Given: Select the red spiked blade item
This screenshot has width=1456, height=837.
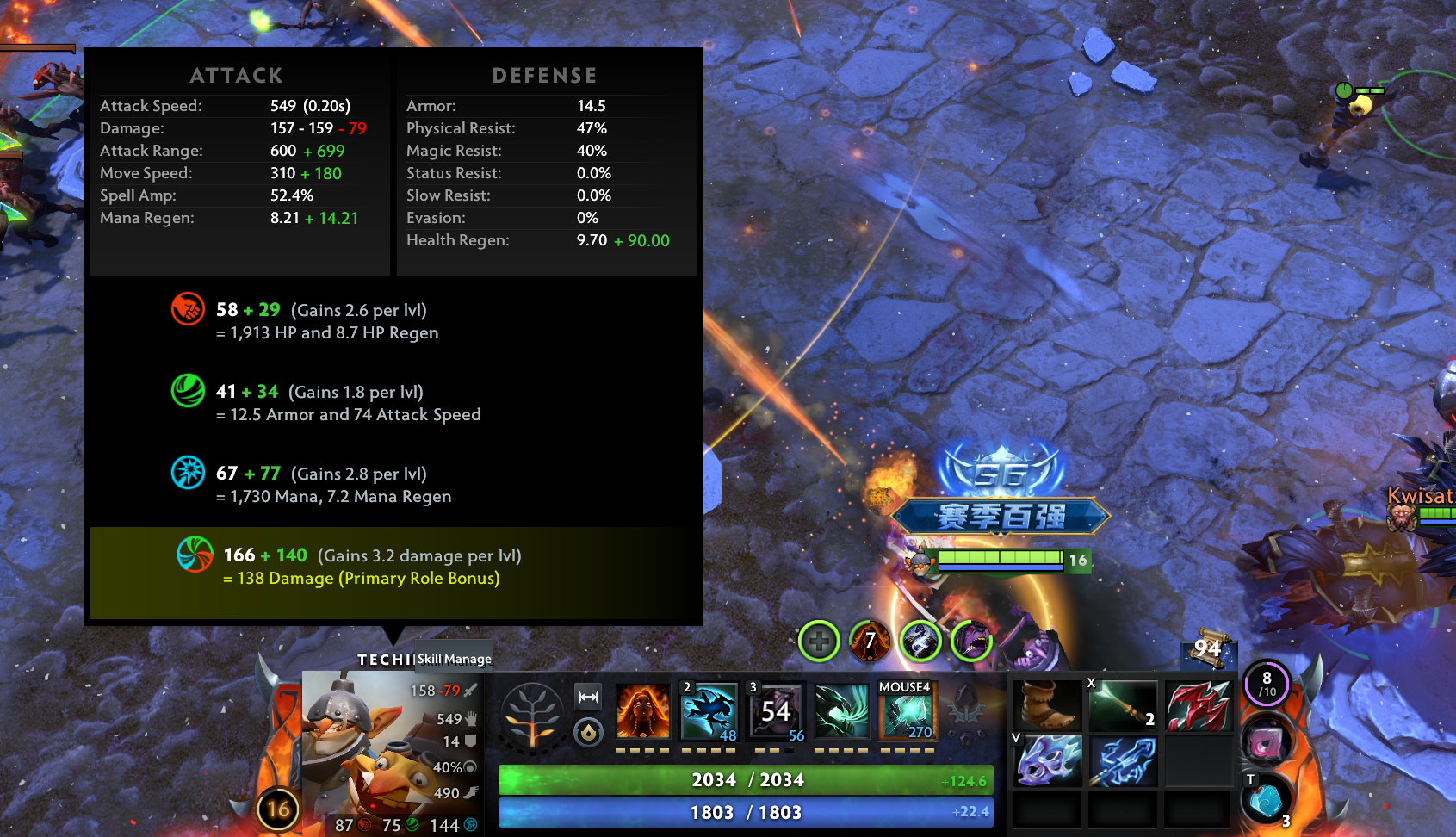Looking at the screenshot, I should pyautogui.click(x=1198, y=704).
